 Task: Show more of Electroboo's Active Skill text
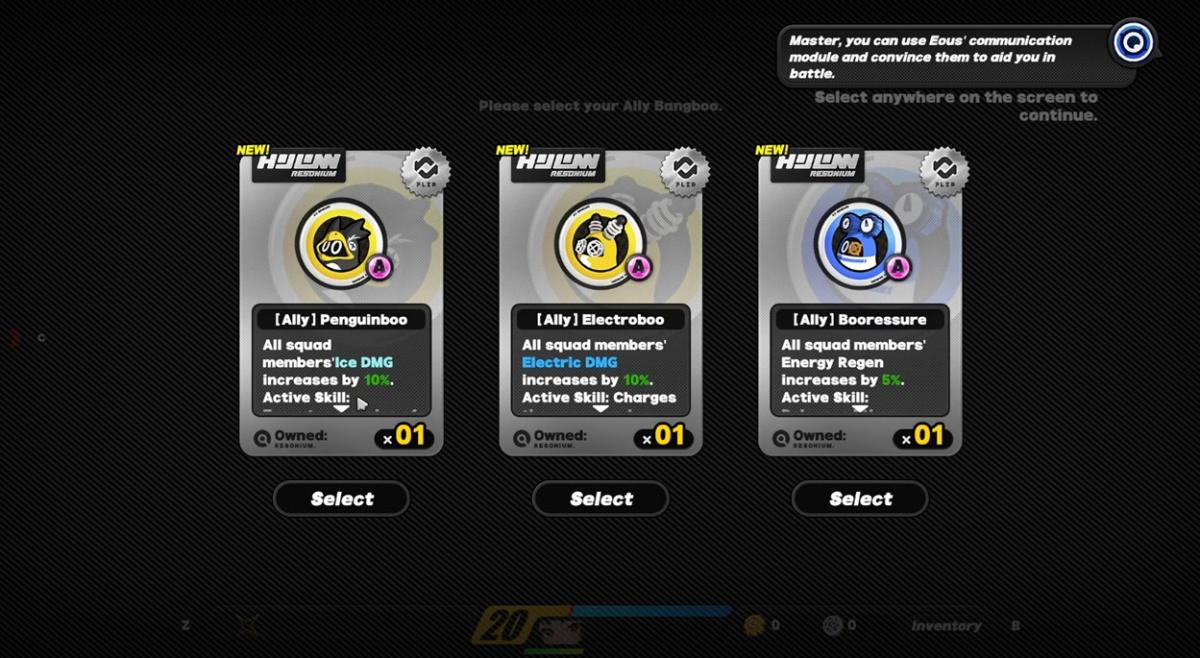coord(600,409)
